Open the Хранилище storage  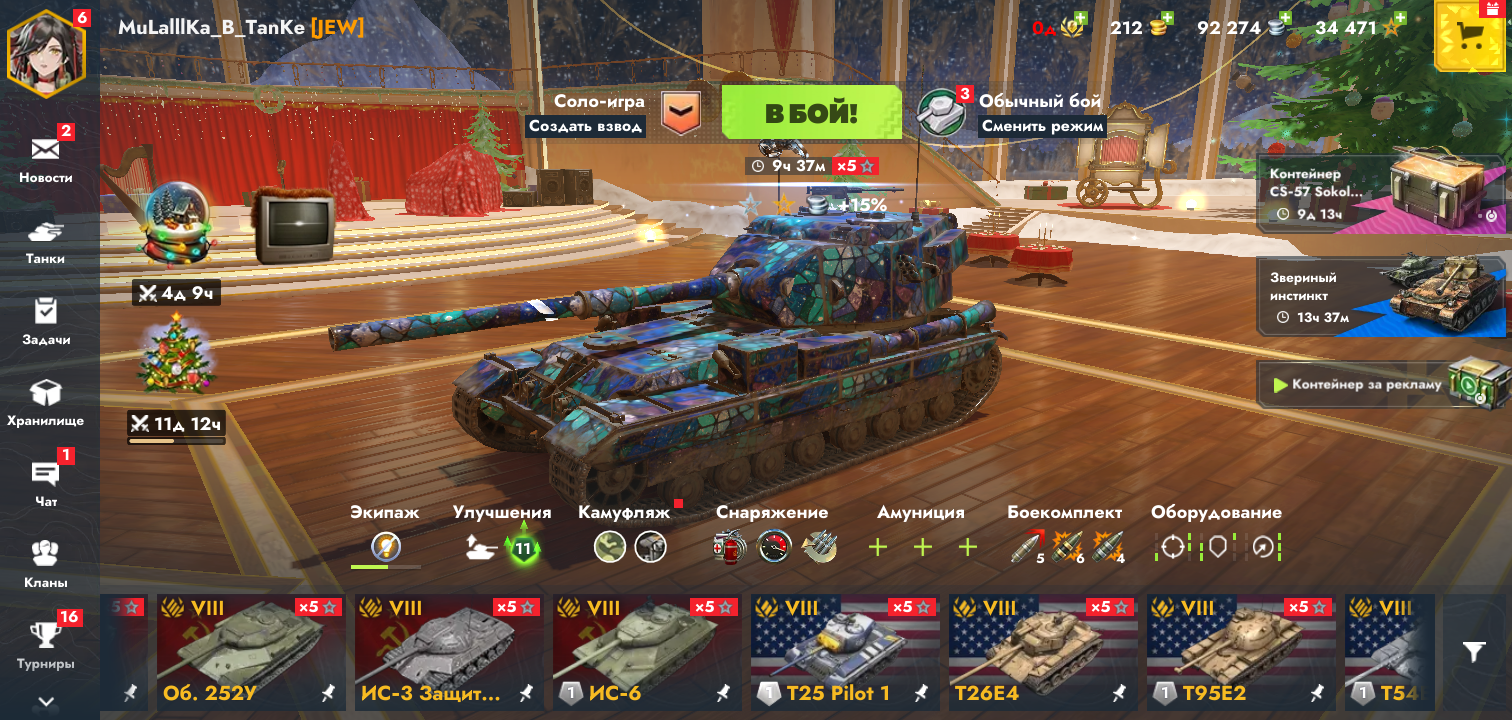[x=46, y=402]
